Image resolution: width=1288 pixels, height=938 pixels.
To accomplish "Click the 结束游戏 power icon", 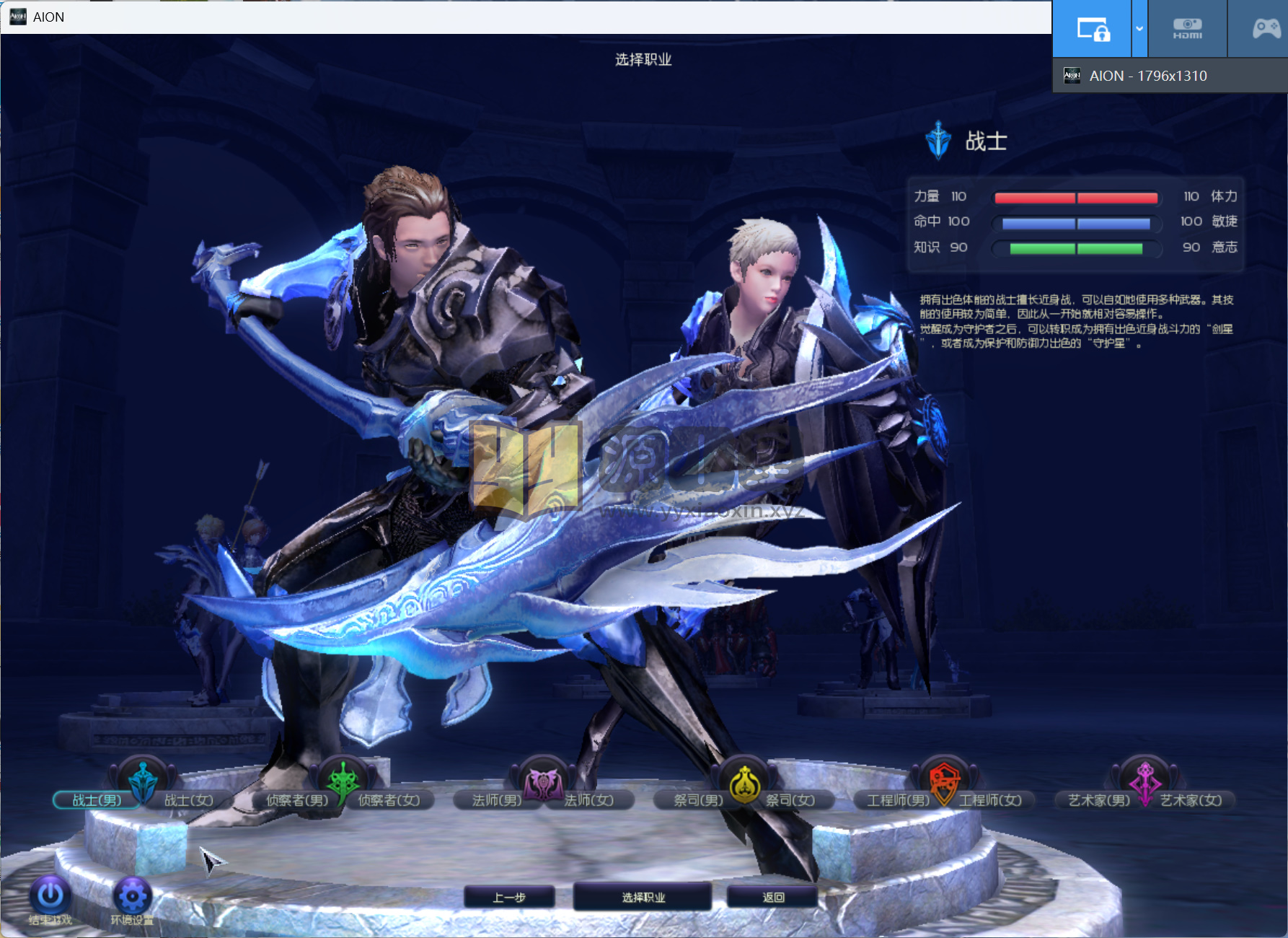I will point(50,896).
